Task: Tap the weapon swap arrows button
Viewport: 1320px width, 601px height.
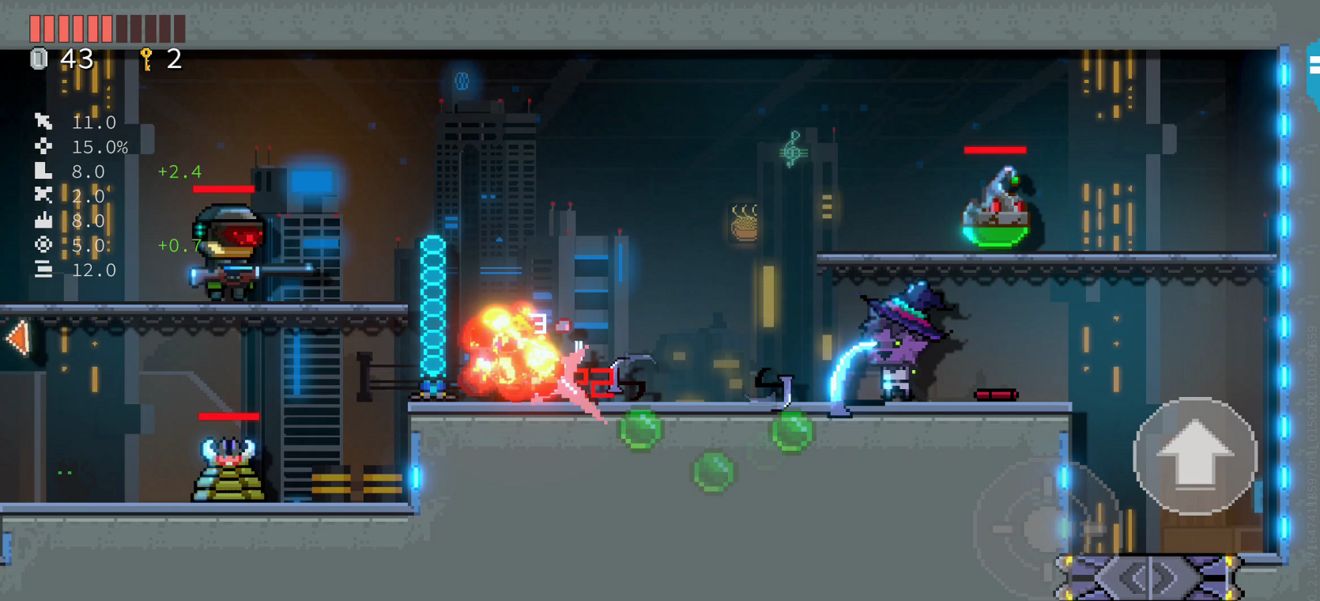Action: (x=1149, y=577)
